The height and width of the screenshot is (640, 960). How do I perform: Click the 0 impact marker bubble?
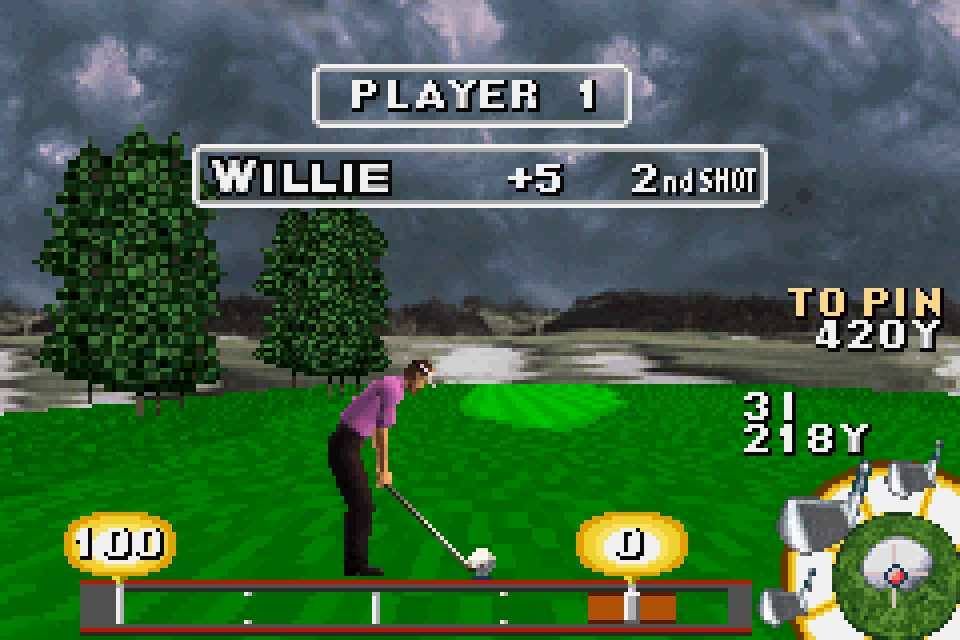(x=631, y=543)
